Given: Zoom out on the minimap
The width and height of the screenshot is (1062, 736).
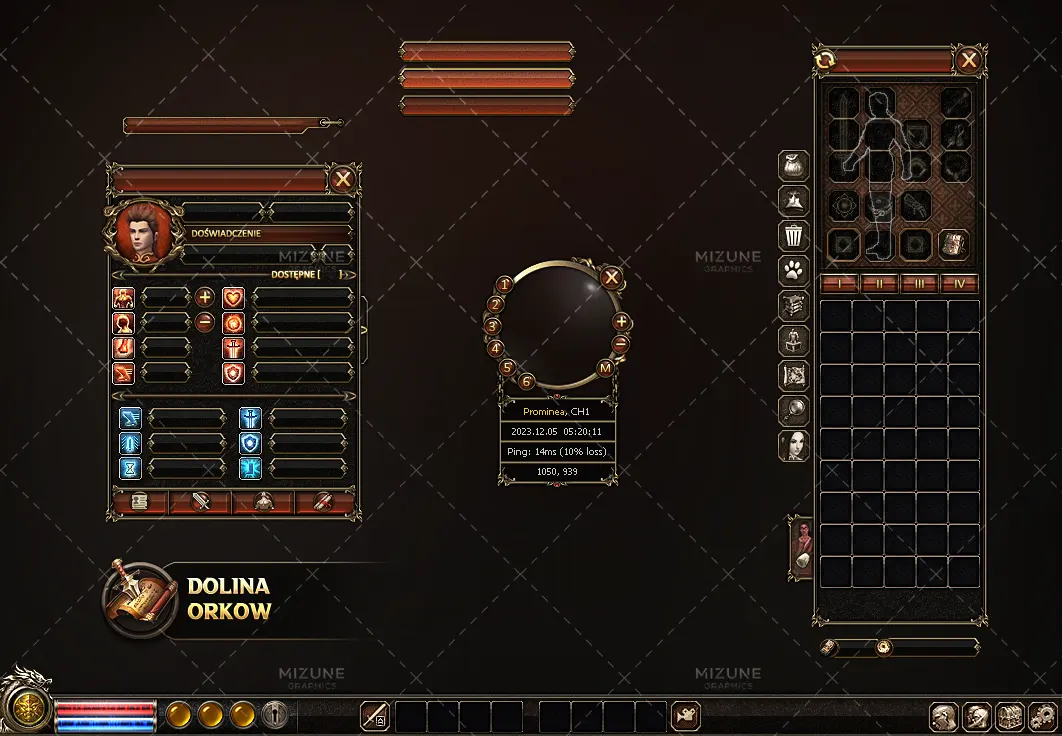Looking at the screenshot, I should click(x=620, y=344).
